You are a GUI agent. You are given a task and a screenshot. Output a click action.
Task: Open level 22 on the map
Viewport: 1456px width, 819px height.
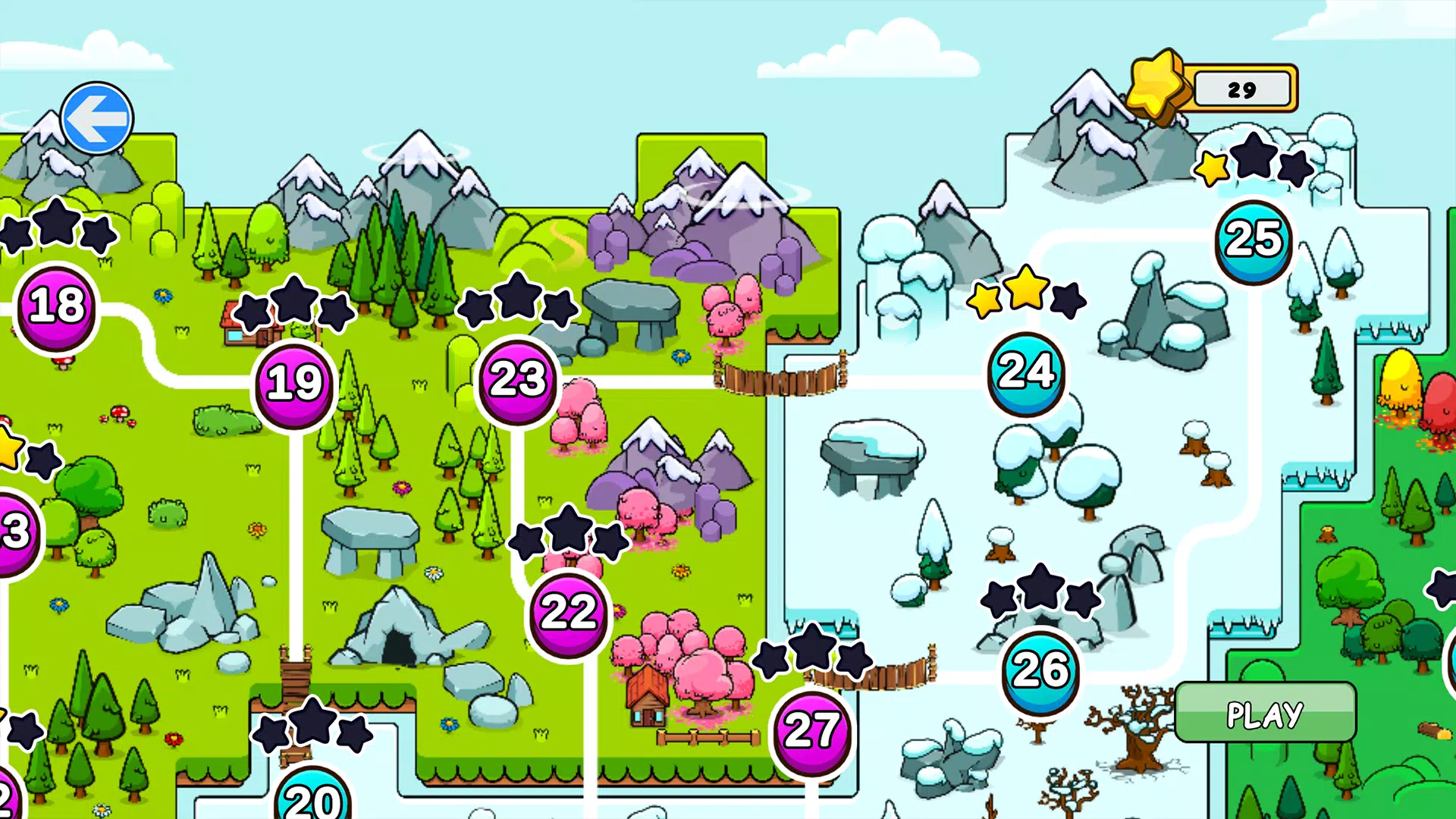(569, 612)
